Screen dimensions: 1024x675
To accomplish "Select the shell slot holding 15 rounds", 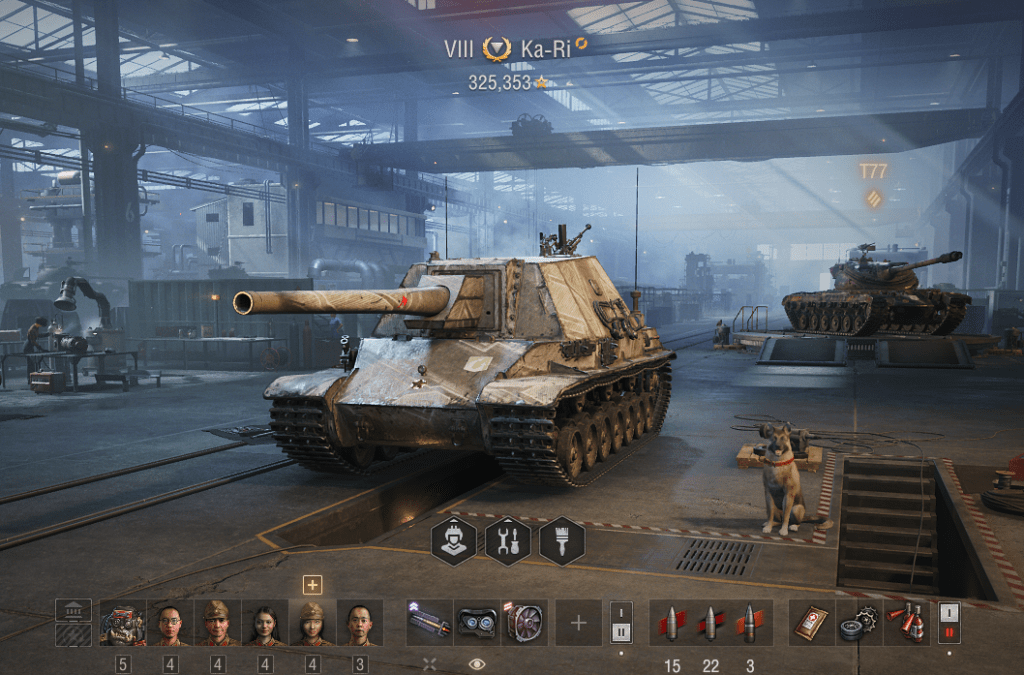I will click(x=672, y=623).
